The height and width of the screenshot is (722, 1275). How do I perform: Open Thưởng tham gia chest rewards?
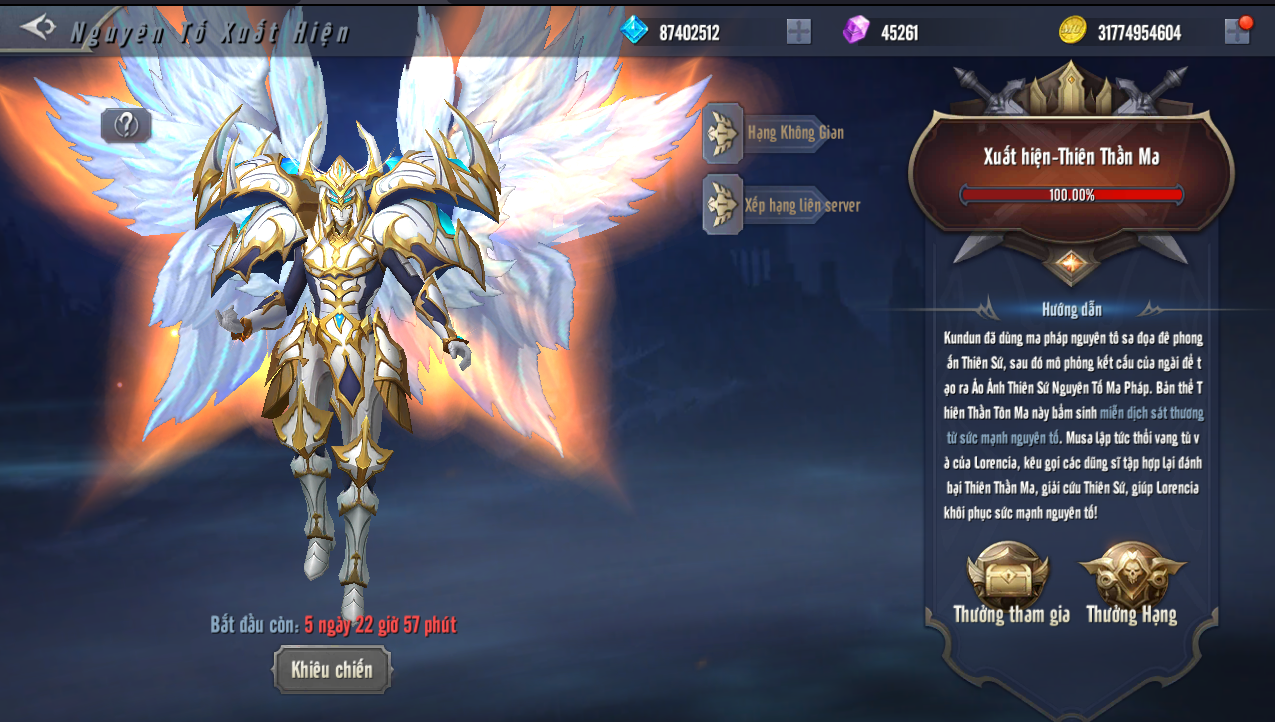click(x=1009, y=580)
